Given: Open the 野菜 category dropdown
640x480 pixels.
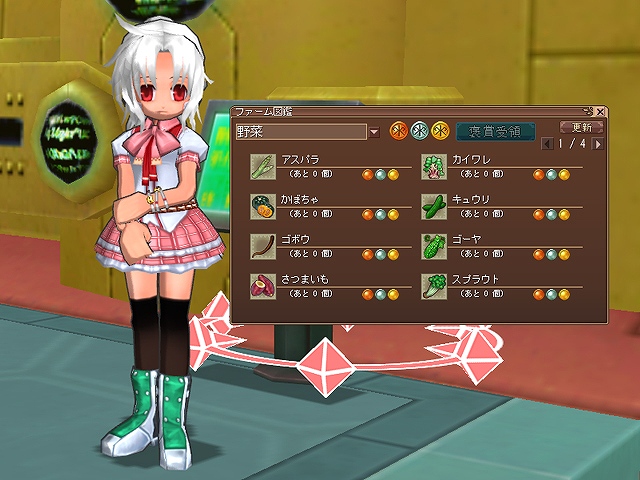Looking at the screenshot, I should (374, 132).
